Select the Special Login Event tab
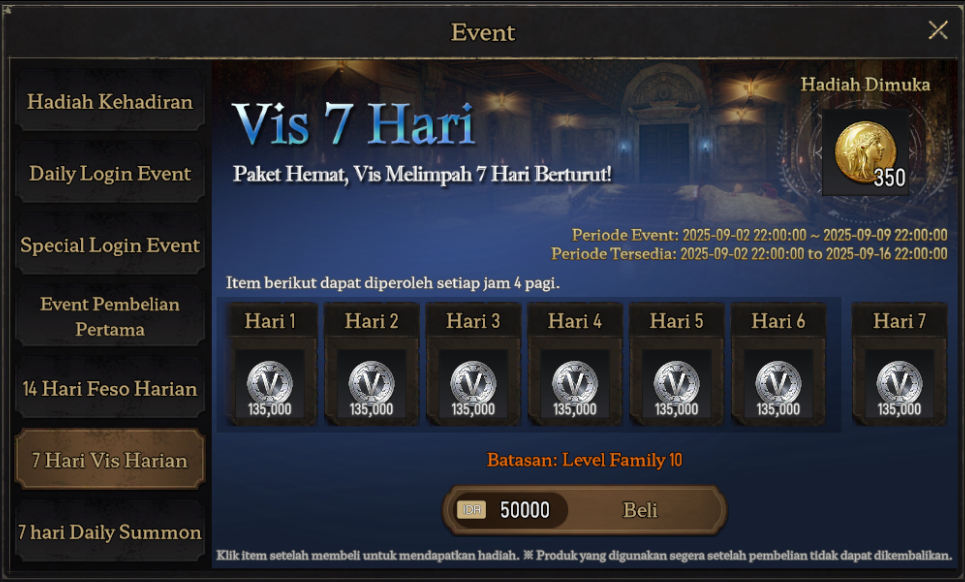Screen dimensions: 965x582 [110, 246]
